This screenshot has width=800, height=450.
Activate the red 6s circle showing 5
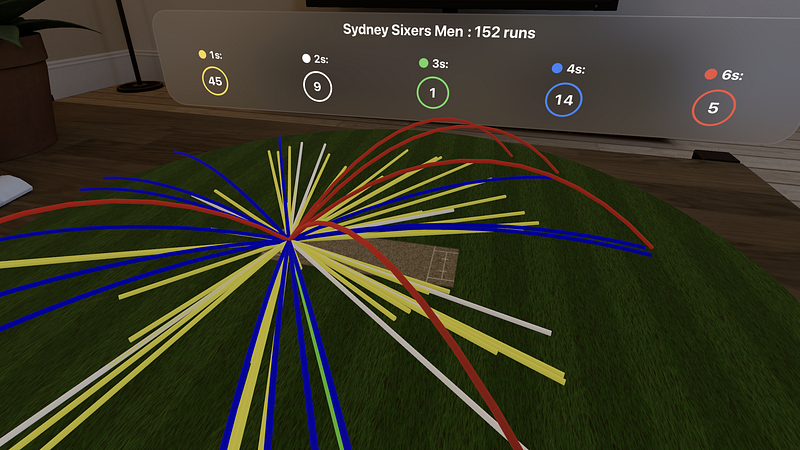pyautogui.click(x=713, y=108)
